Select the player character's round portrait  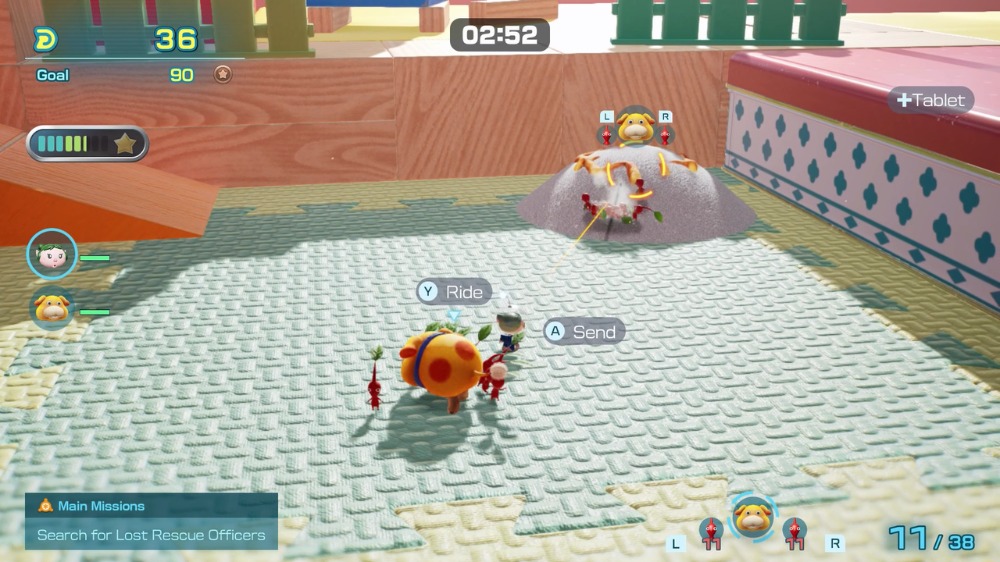(x=51, y=254)
